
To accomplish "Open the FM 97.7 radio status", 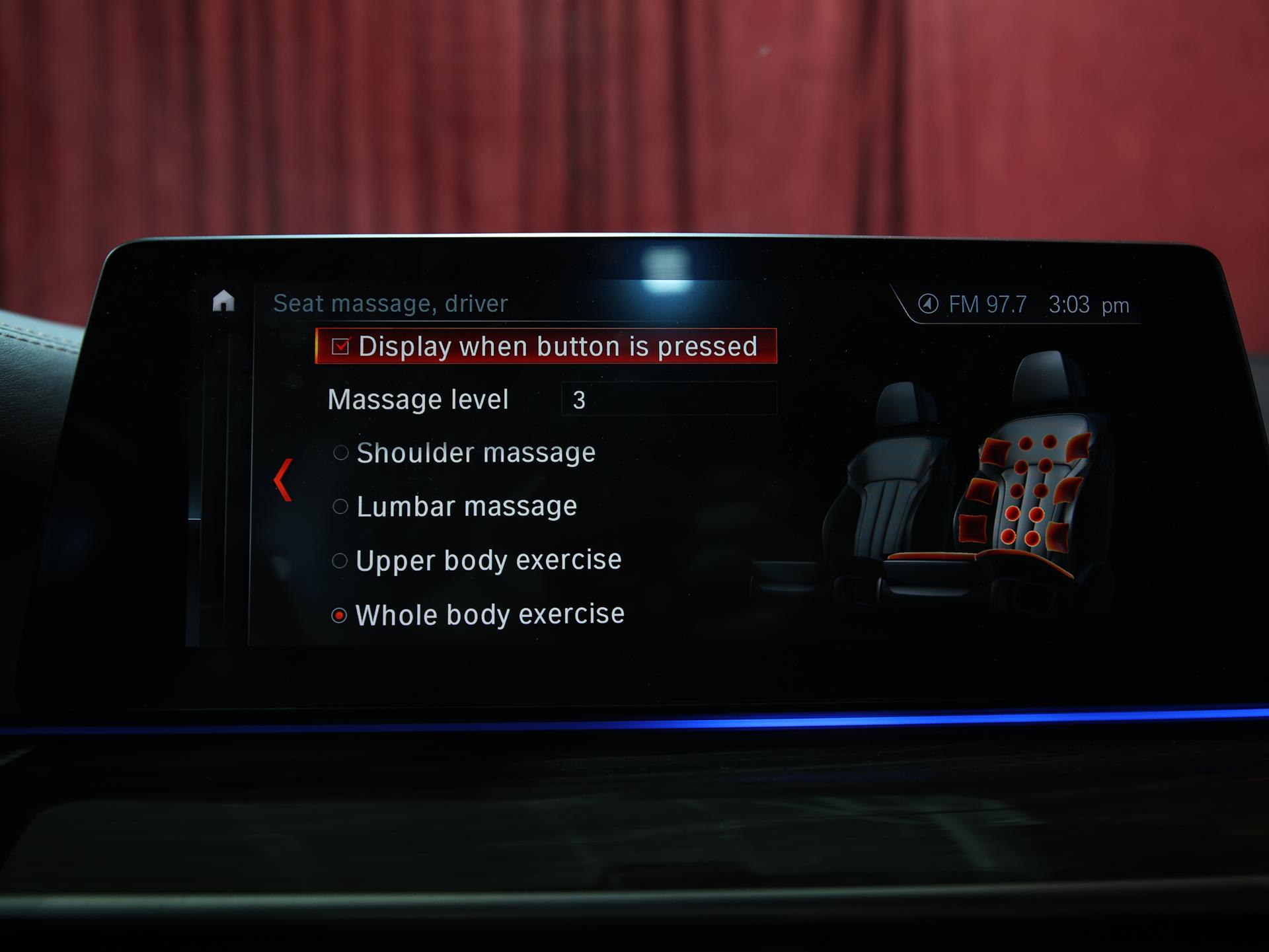I will (x=973, y=305).
